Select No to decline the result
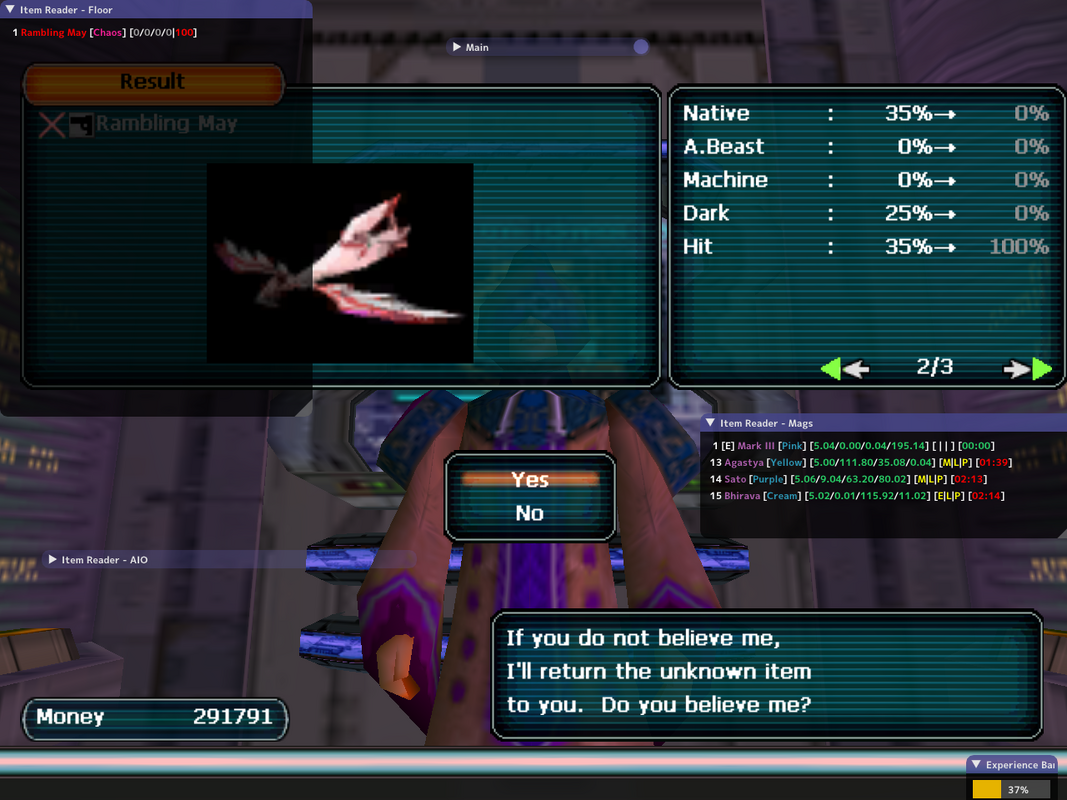1067x800 pixels. (x=530, y=513)
